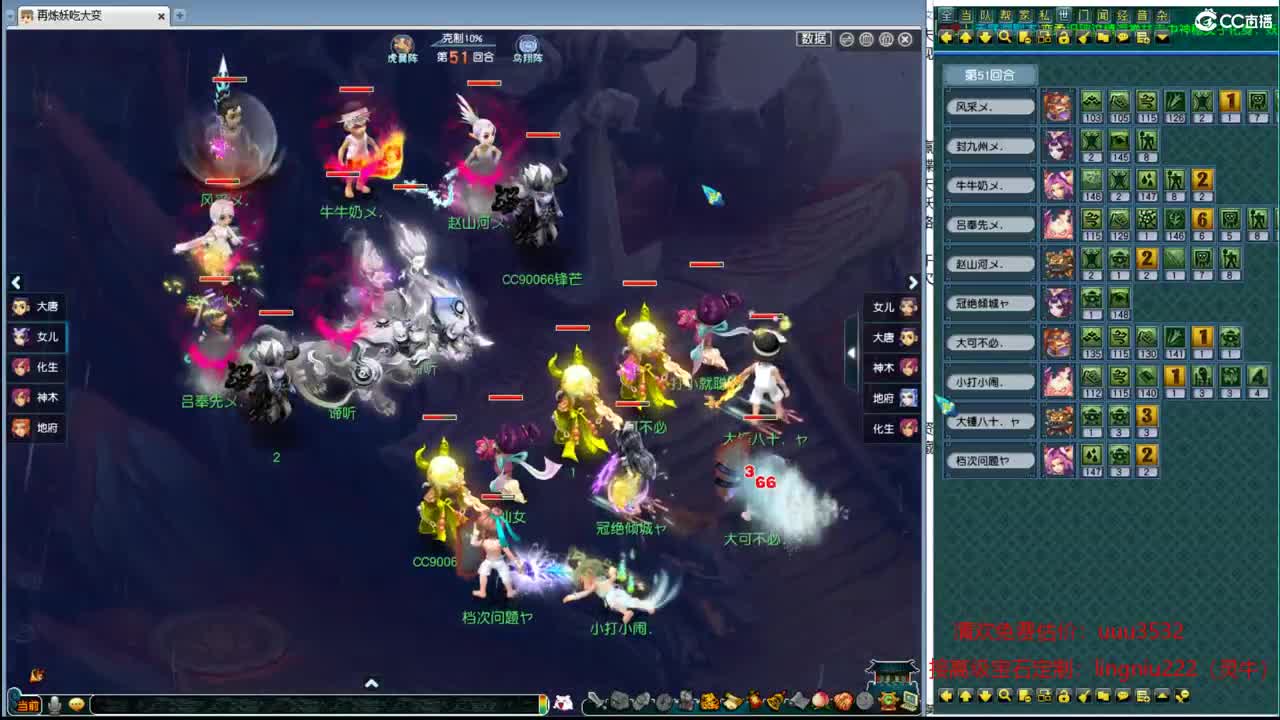
Task: Select the 女儿 faction tab on the left
Action: click(x=36, y=338)
